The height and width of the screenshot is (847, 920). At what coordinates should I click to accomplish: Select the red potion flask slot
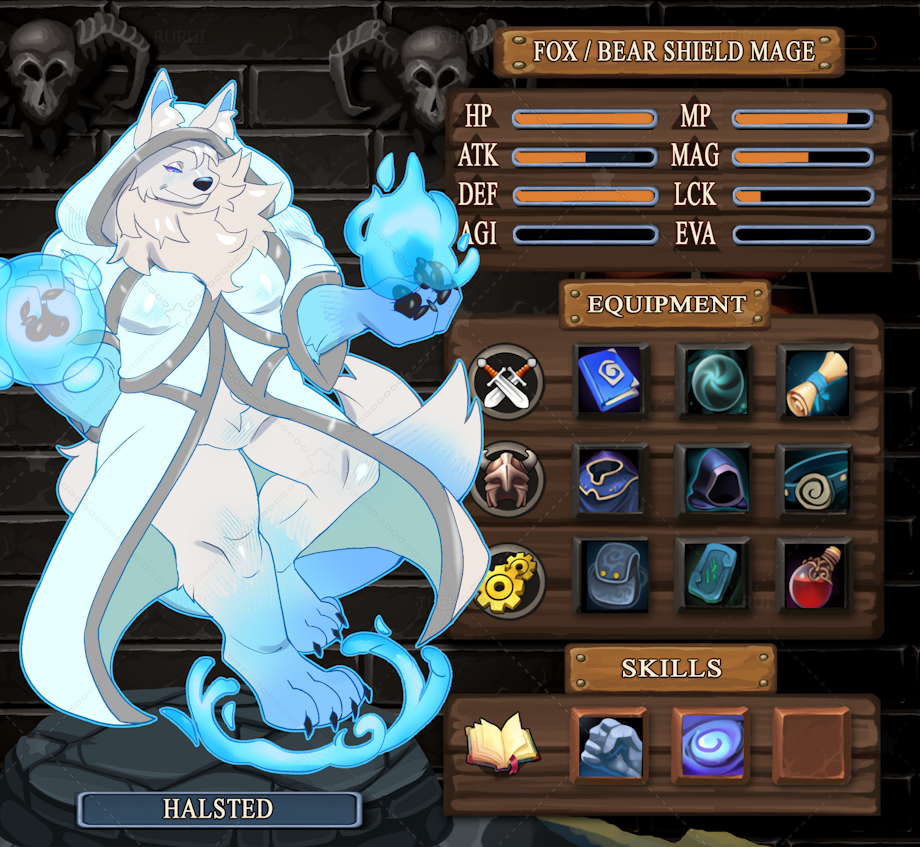(x=814, y=575)
